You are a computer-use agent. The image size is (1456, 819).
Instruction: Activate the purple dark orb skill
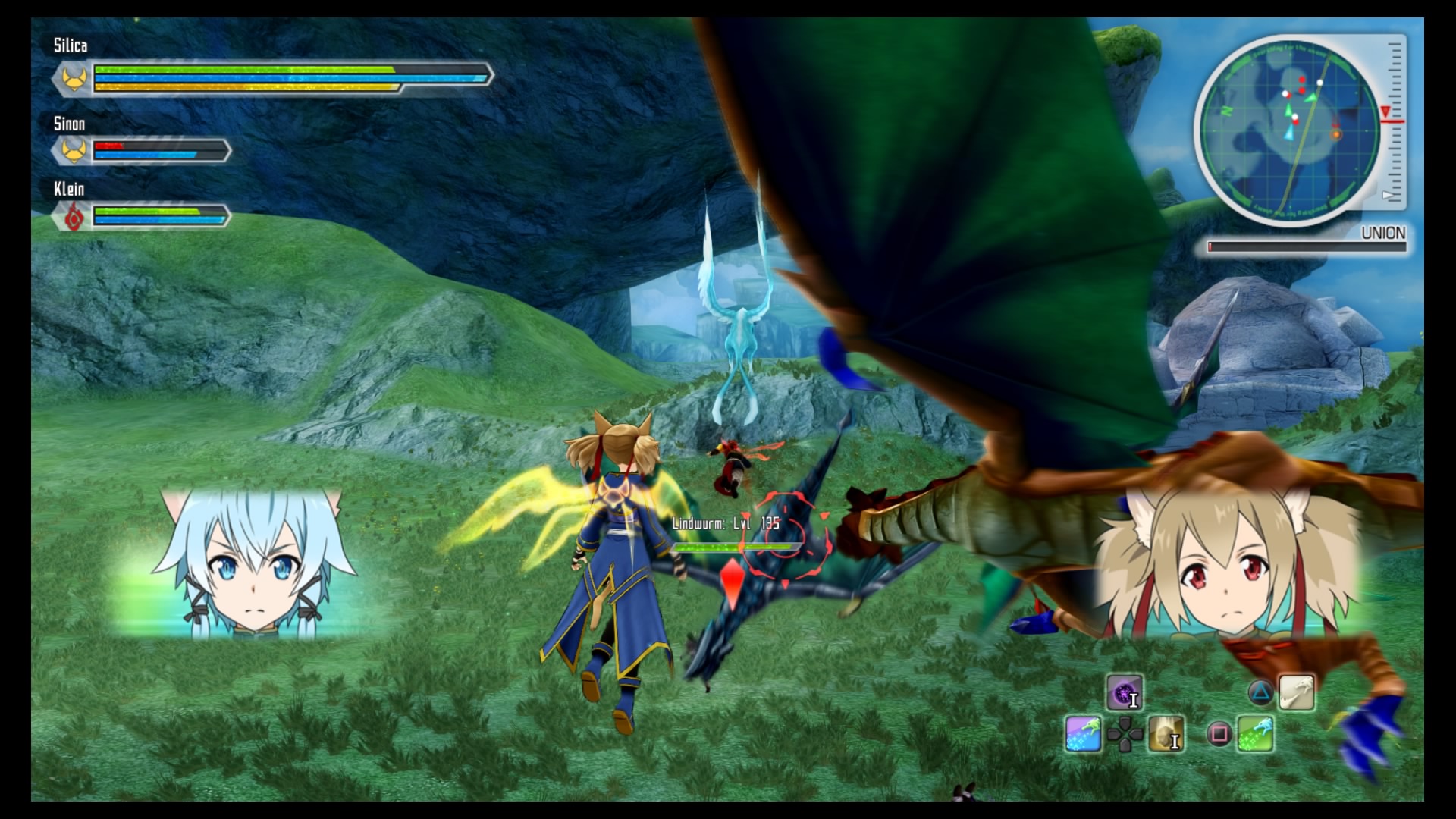(1123, 692)
